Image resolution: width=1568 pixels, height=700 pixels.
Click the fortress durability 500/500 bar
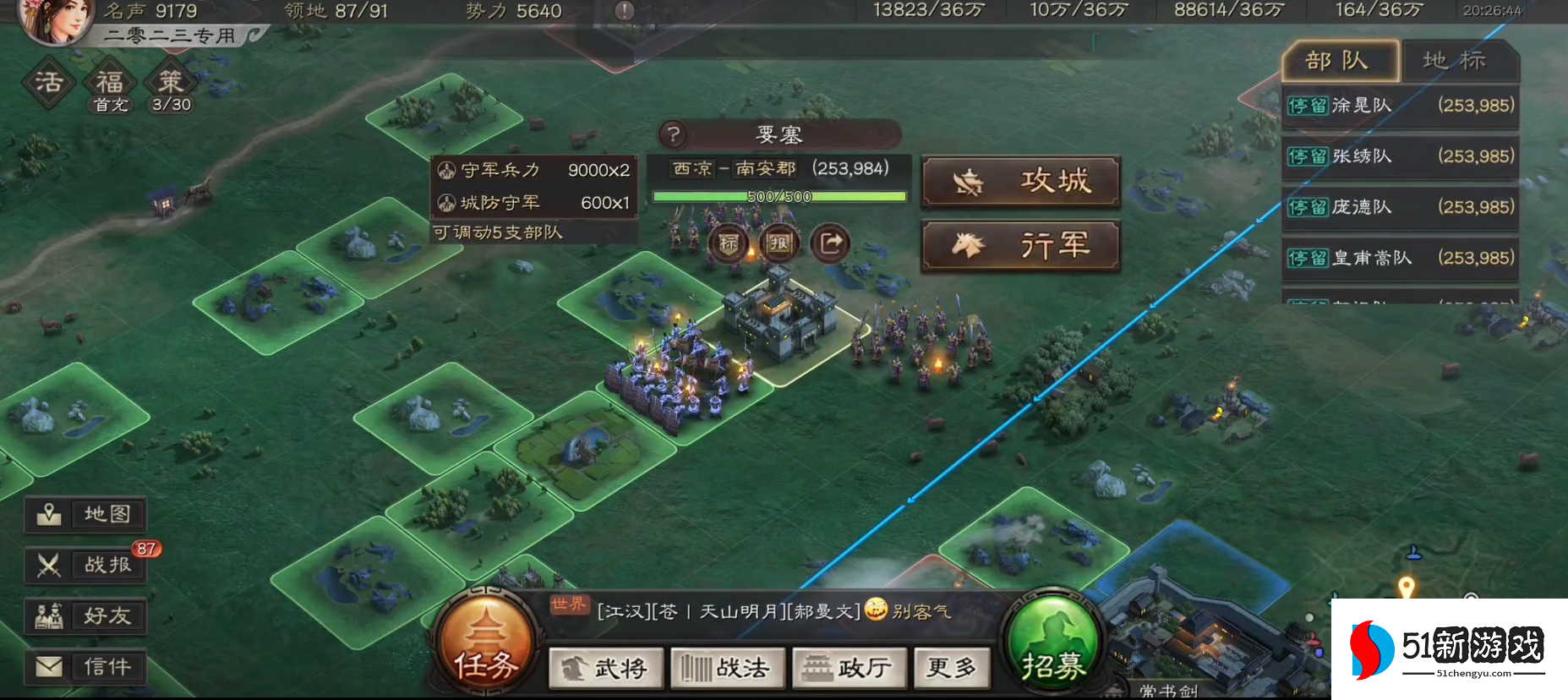(x=778, y=196)
